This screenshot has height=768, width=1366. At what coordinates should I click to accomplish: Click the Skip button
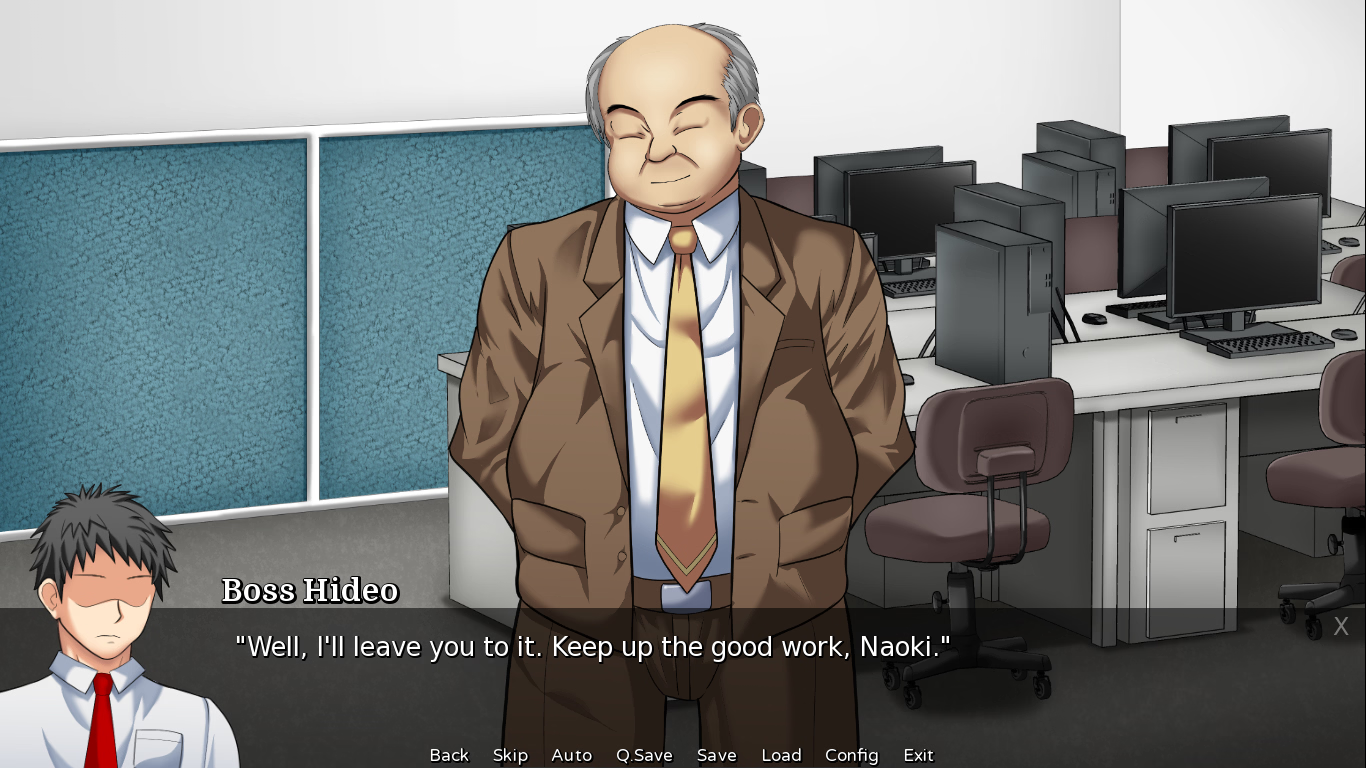click(x=510, y=755)
